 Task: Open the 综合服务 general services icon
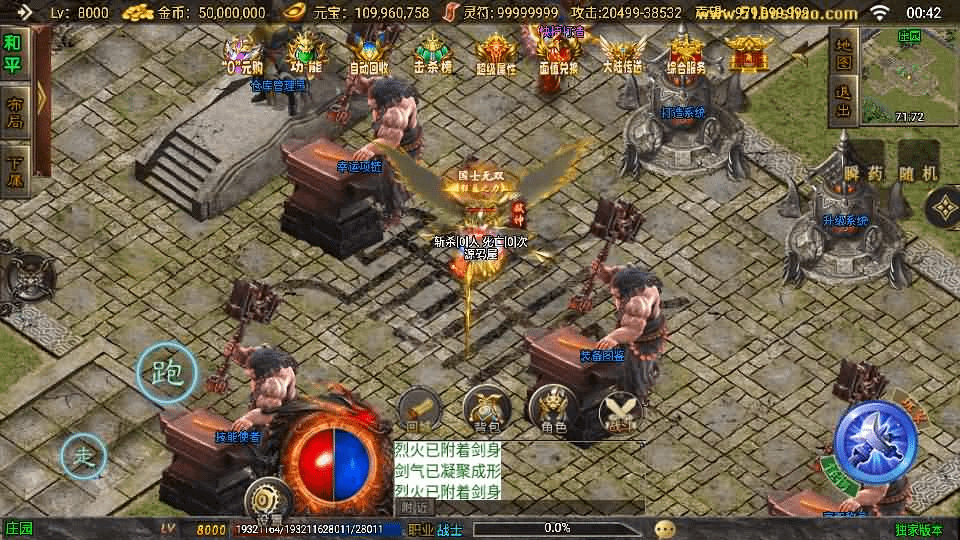[686, 53]
